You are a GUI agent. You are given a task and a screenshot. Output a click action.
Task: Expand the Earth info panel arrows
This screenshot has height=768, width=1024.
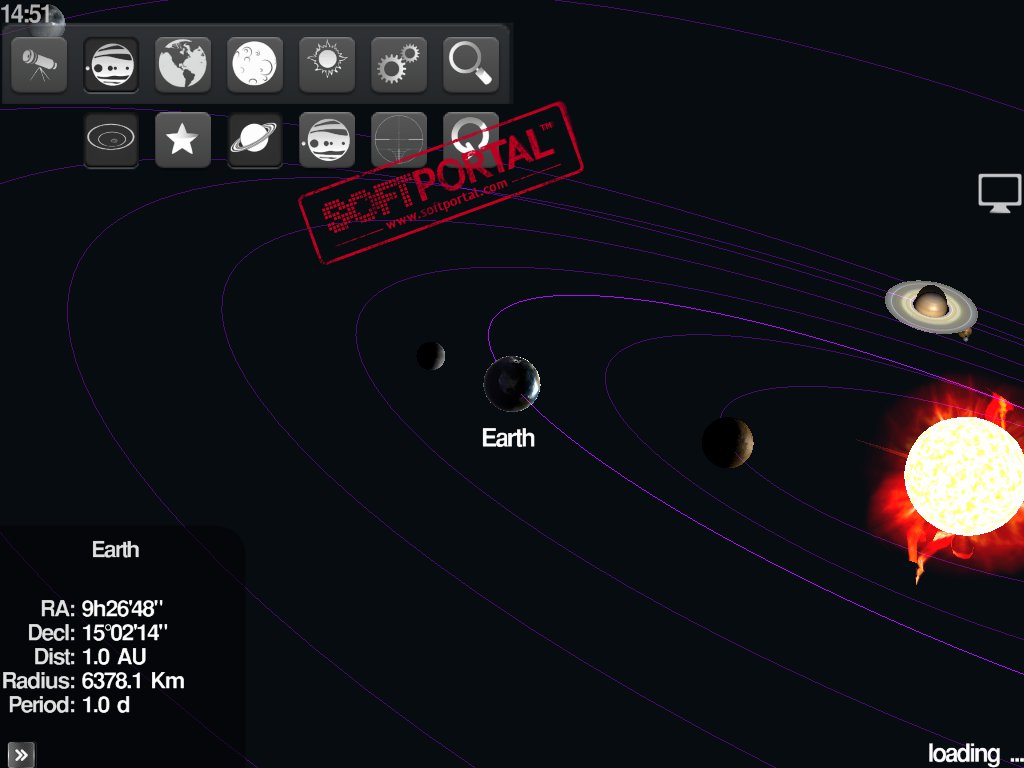click(21, 754)
